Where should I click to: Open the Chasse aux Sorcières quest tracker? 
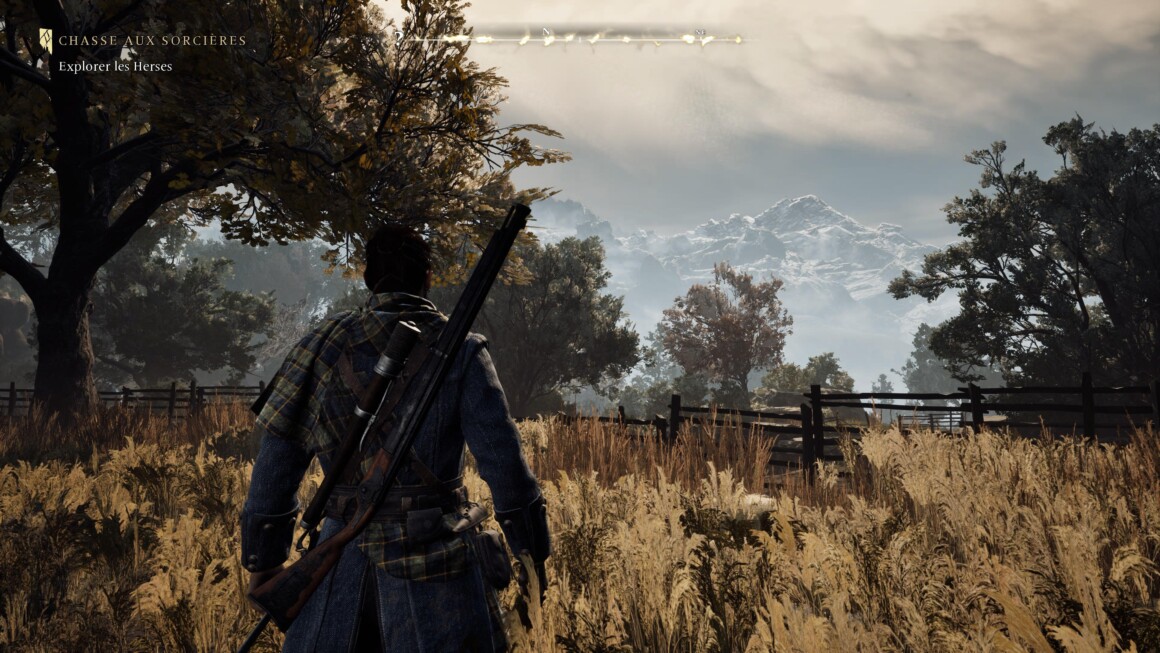click(152, 41)
